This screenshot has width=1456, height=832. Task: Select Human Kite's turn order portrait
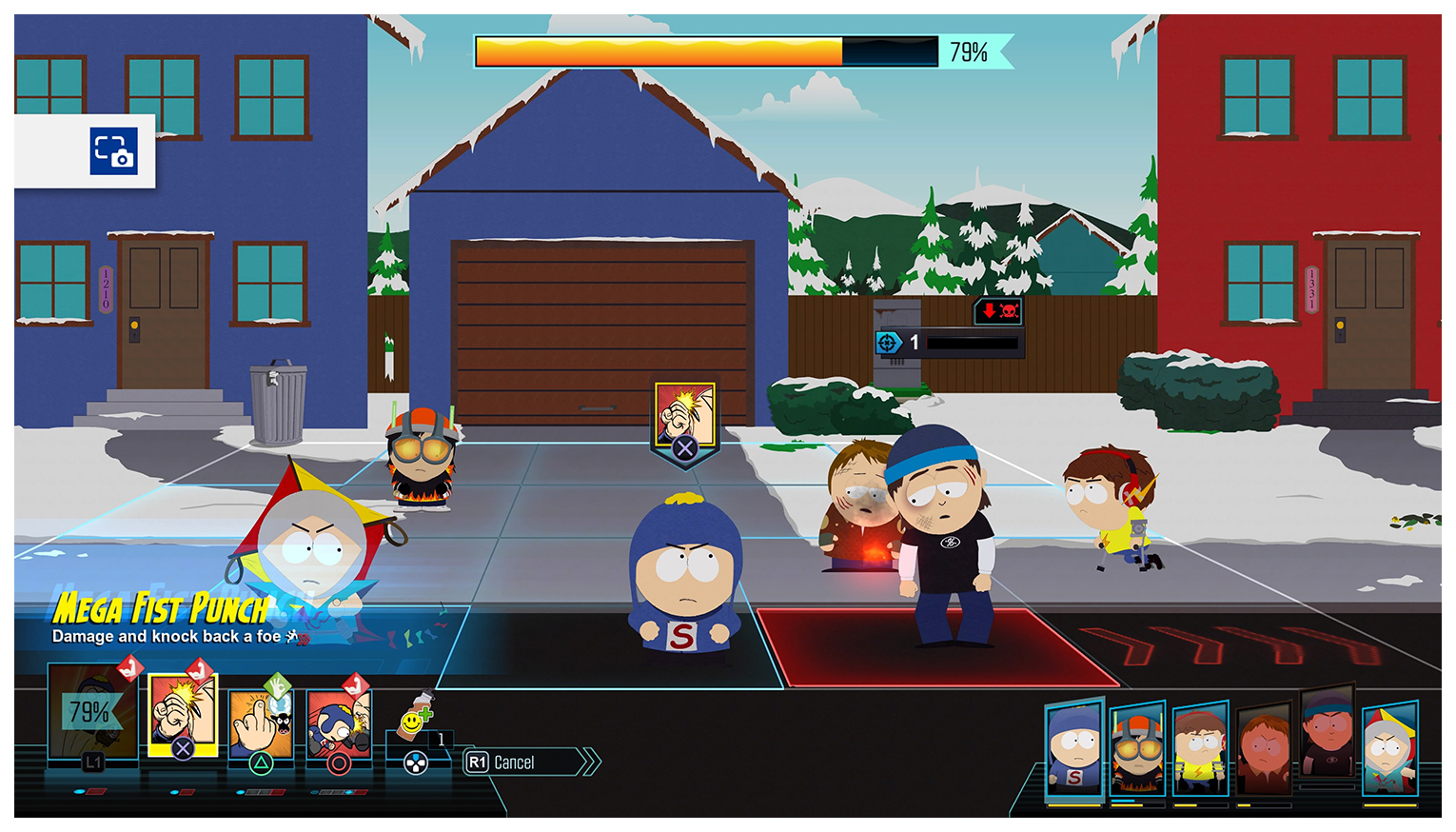[1389, 750]
